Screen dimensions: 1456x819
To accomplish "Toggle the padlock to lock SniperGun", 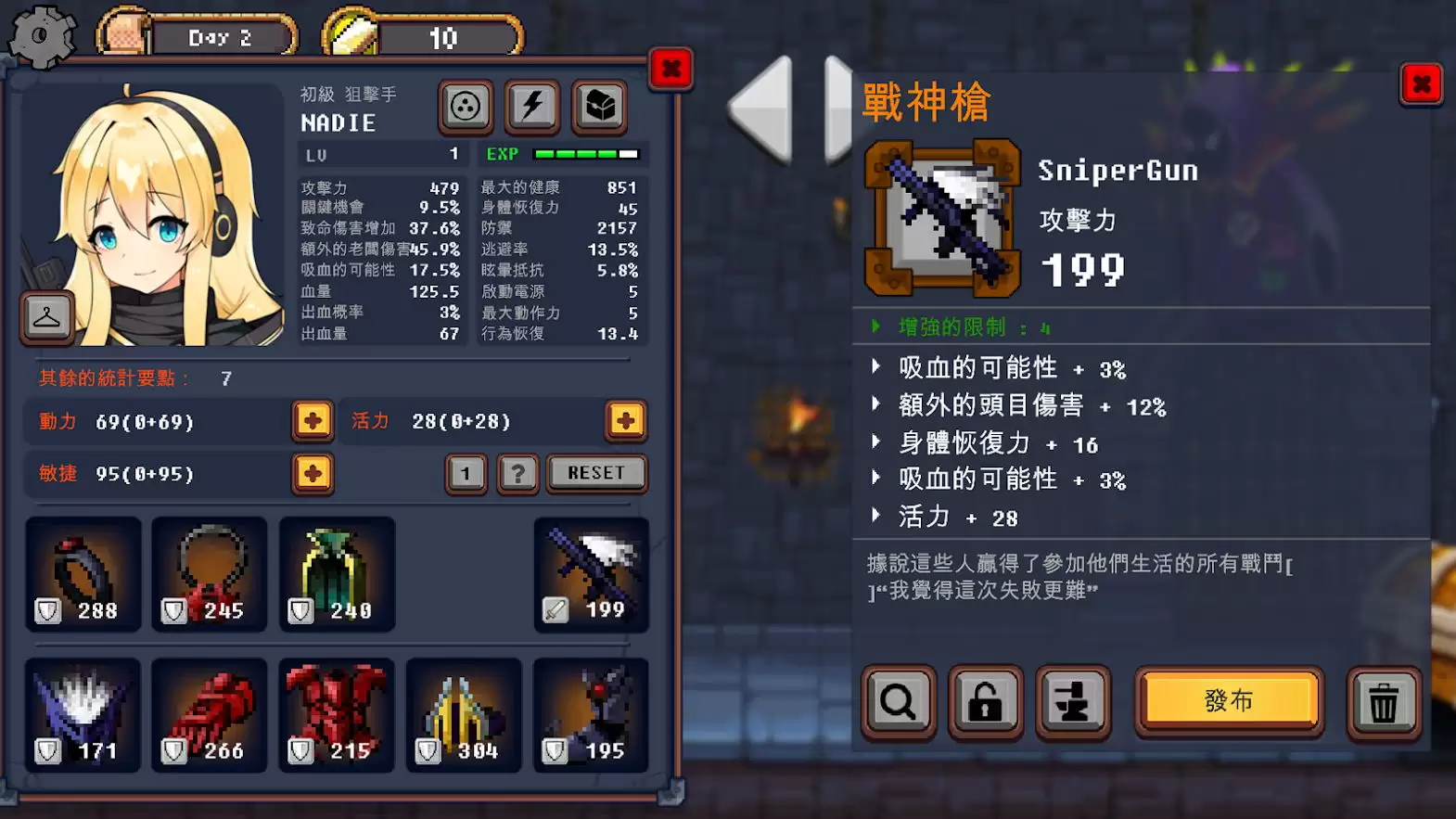I will (x=985, y=702).
